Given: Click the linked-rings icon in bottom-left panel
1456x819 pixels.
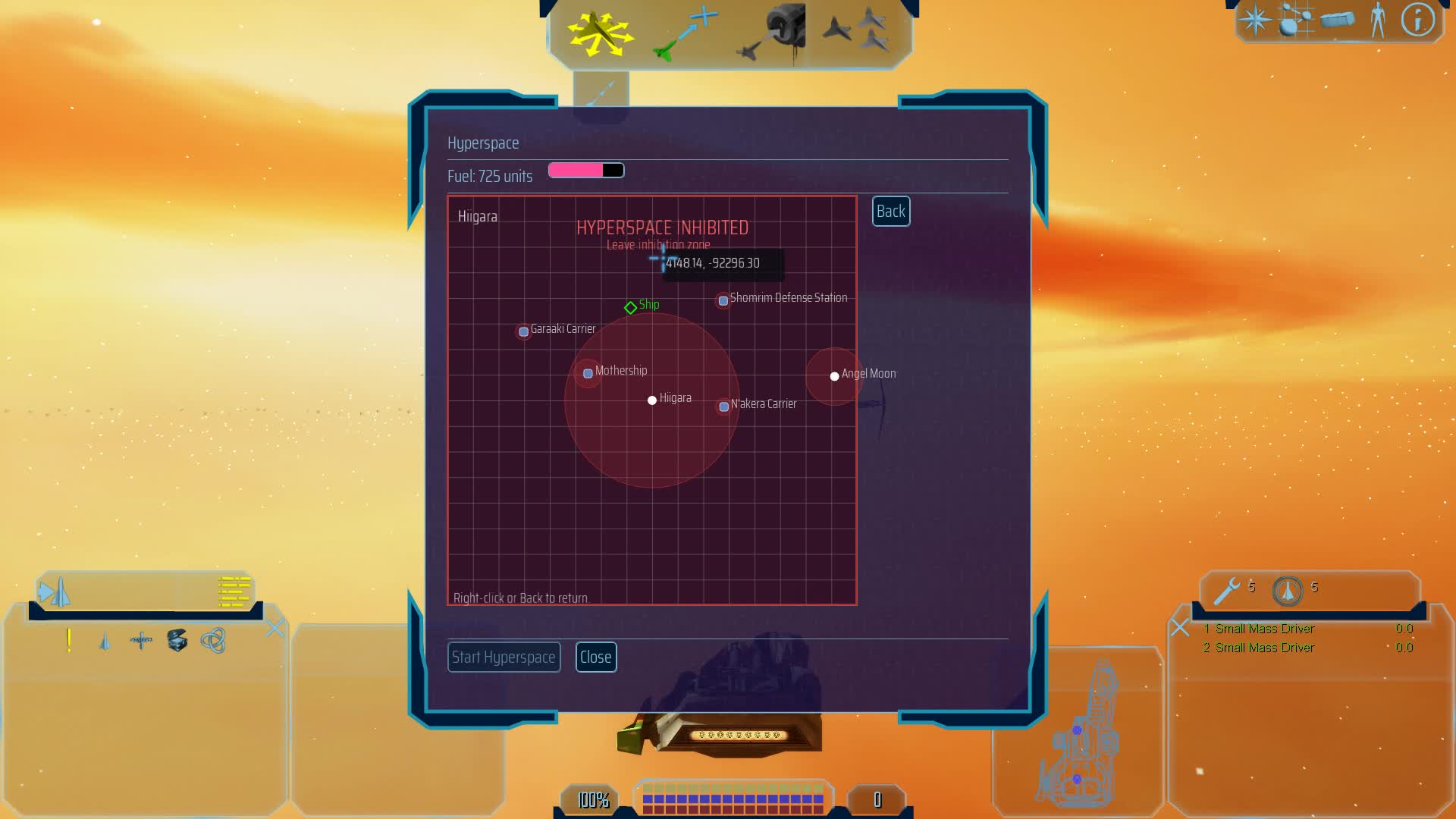Looking at the screenshot, I should click(214, 641).
